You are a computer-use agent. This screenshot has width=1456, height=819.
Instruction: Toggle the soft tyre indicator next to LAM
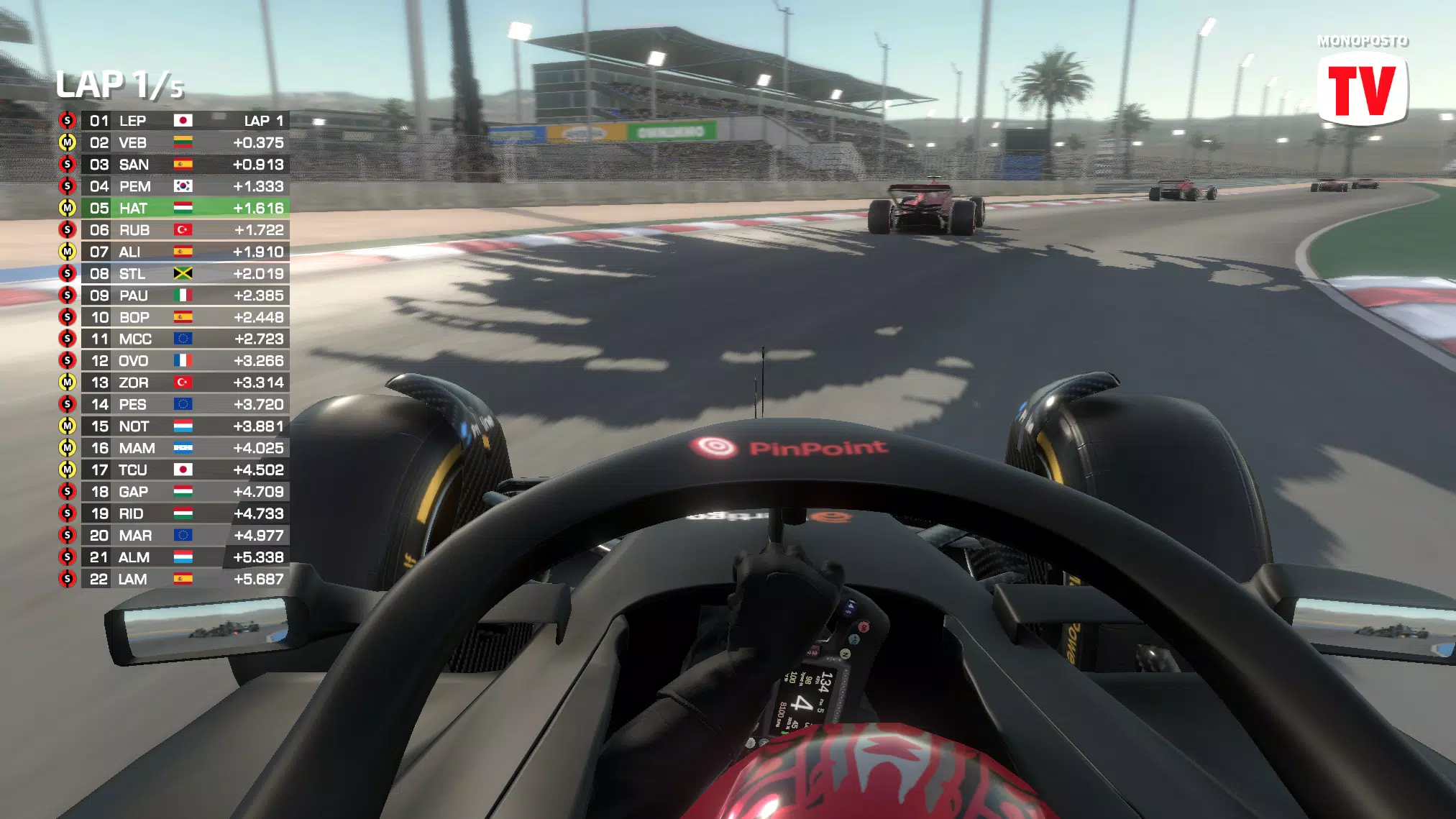68,579
